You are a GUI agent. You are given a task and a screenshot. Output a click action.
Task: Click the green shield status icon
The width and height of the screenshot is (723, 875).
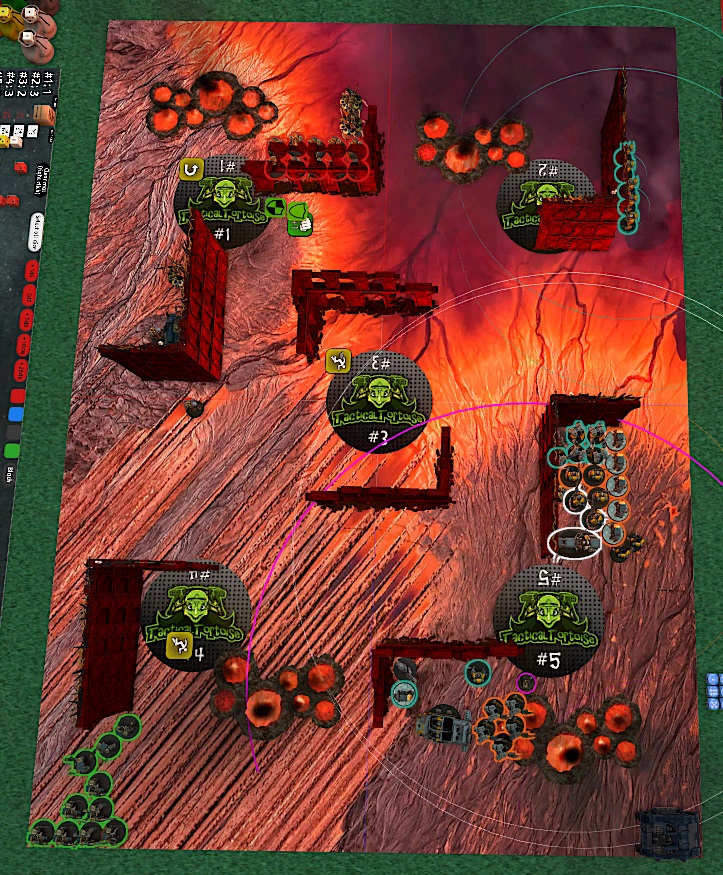point(297,210)
